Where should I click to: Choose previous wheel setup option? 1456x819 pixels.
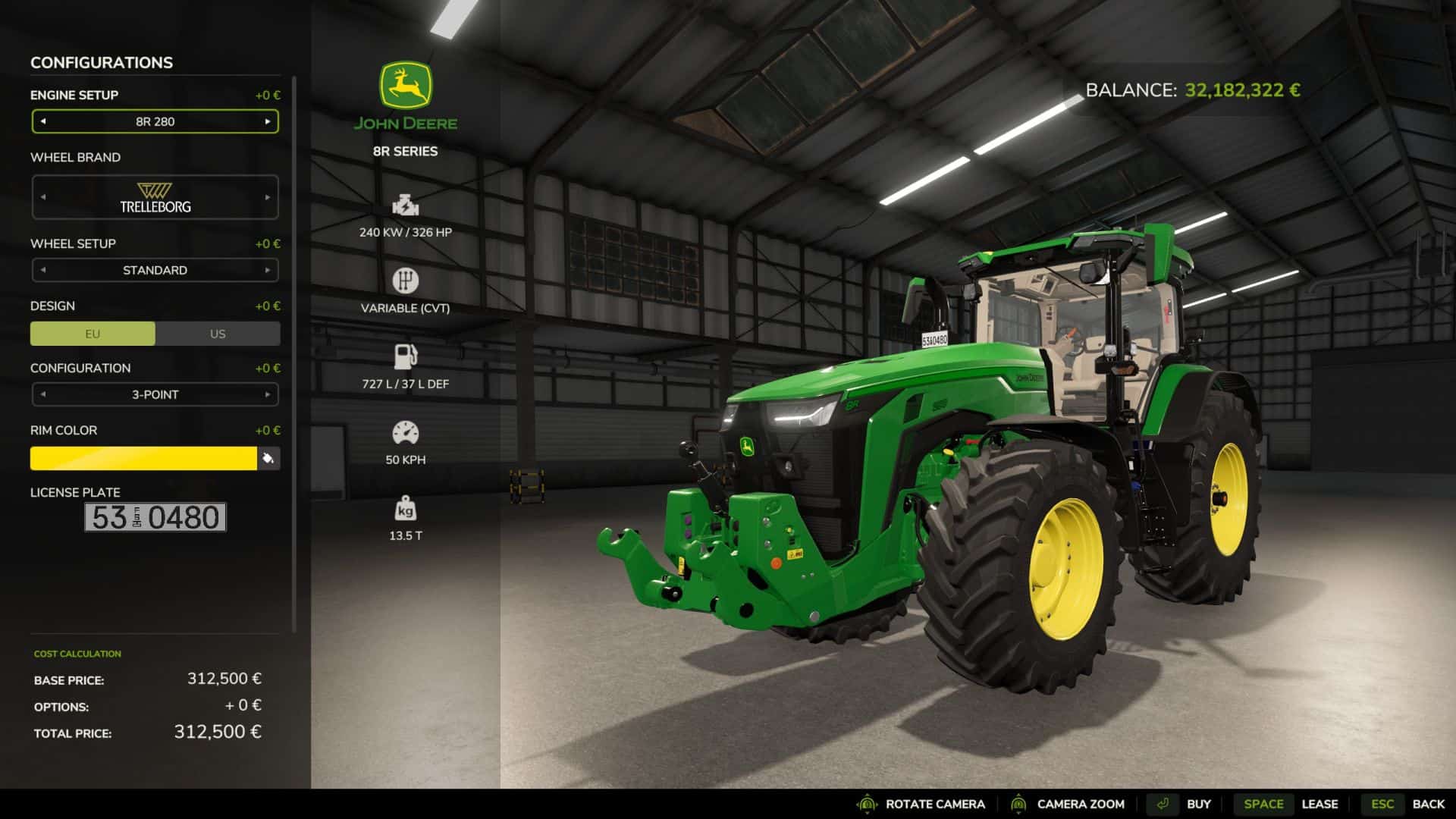tap(43, 270)
